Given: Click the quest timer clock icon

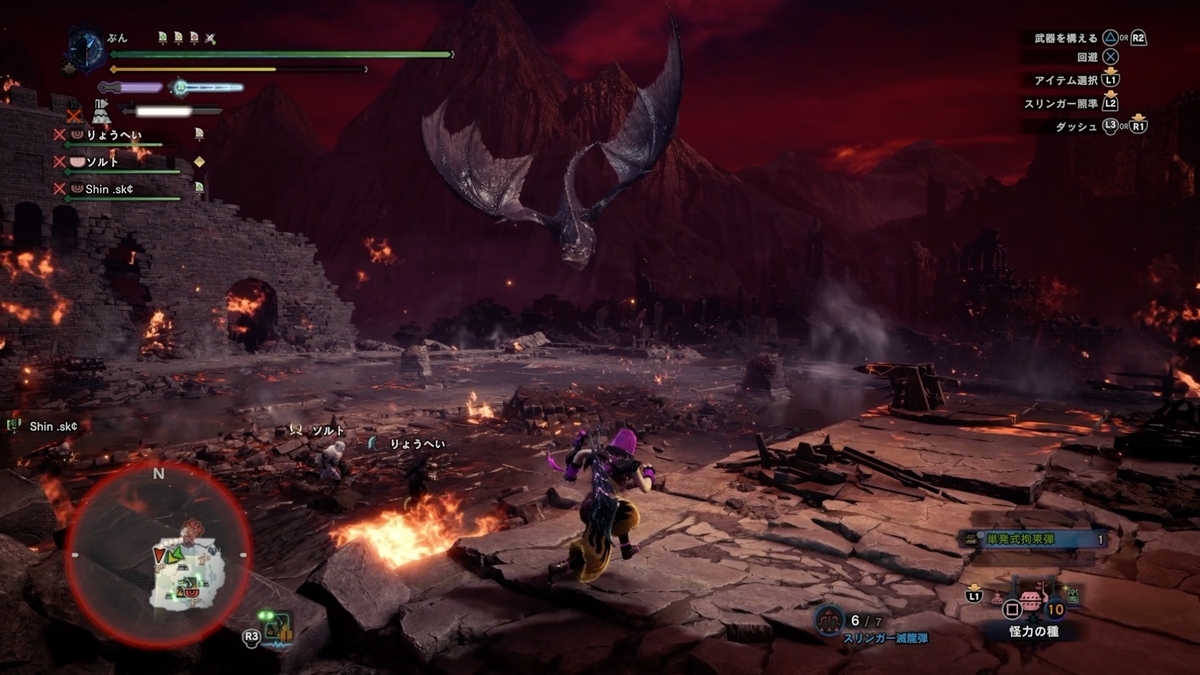Looking at the screenshot, I should (88, 49).
